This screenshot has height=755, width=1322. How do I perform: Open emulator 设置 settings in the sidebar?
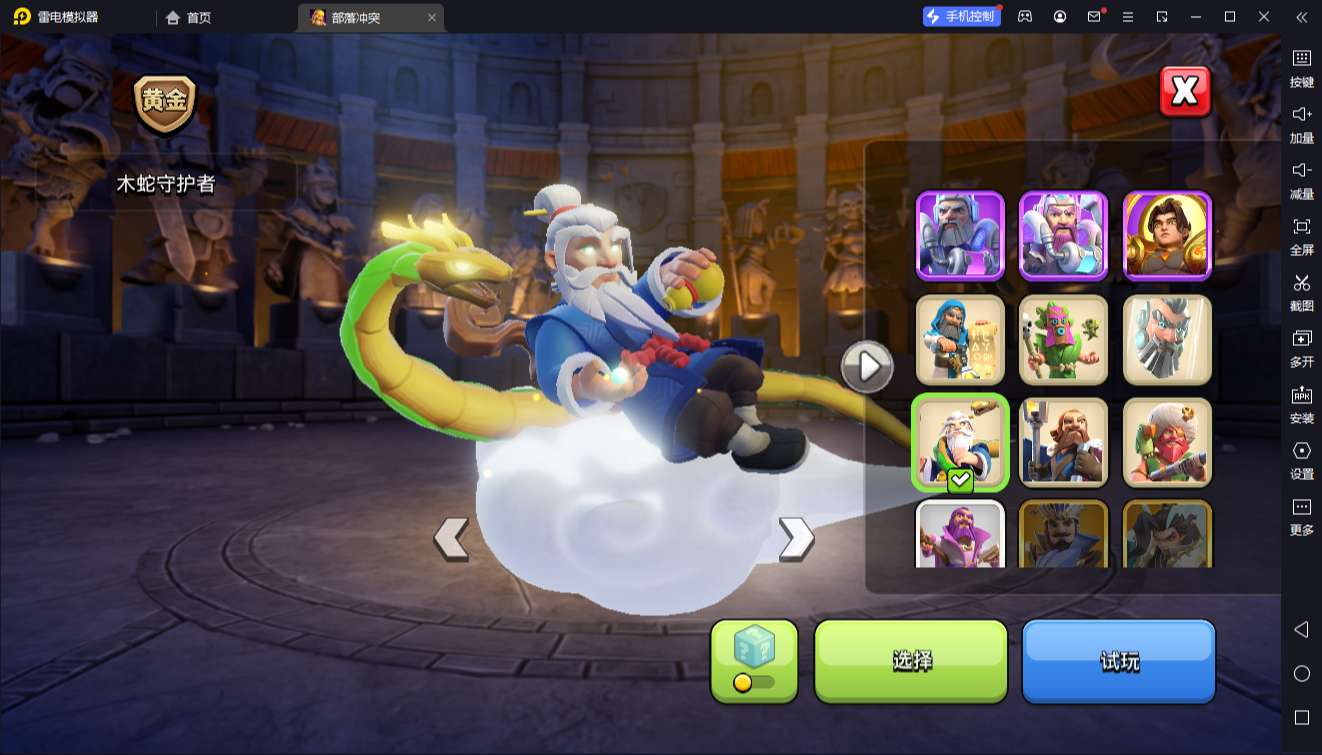[x=1301, y=459]
